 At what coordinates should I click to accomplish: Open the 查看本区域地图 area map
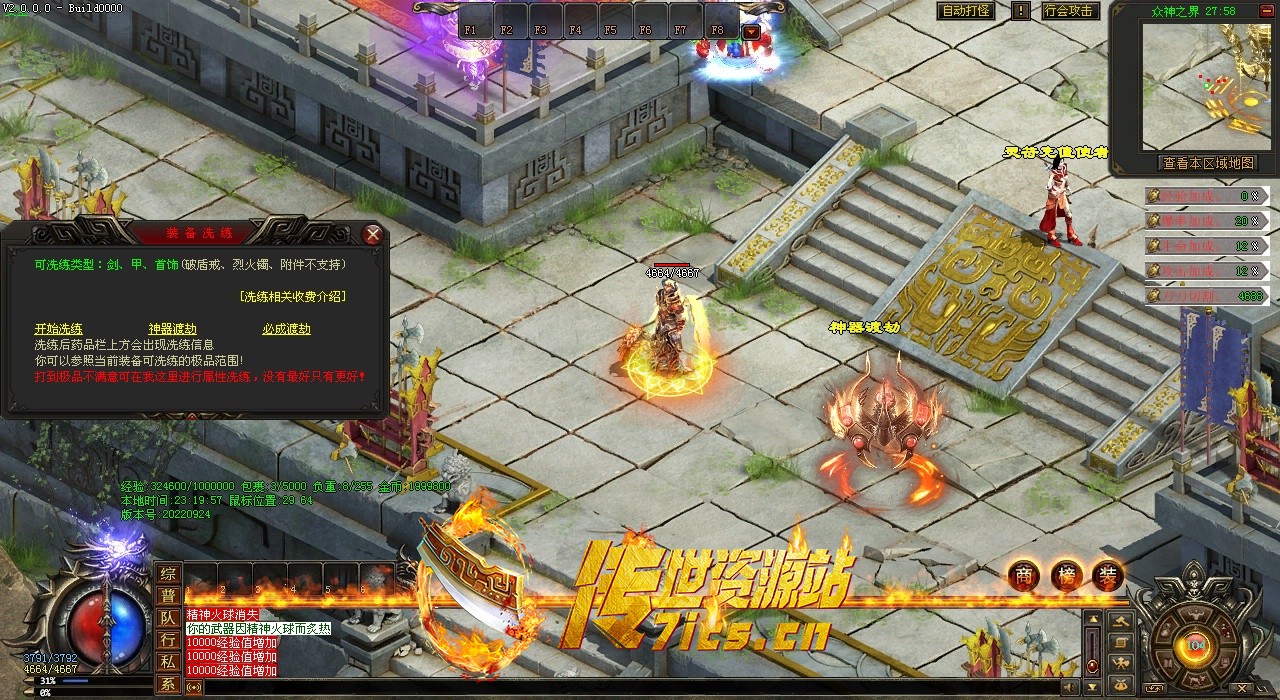pyautogui.click(x=1207, y=163)
